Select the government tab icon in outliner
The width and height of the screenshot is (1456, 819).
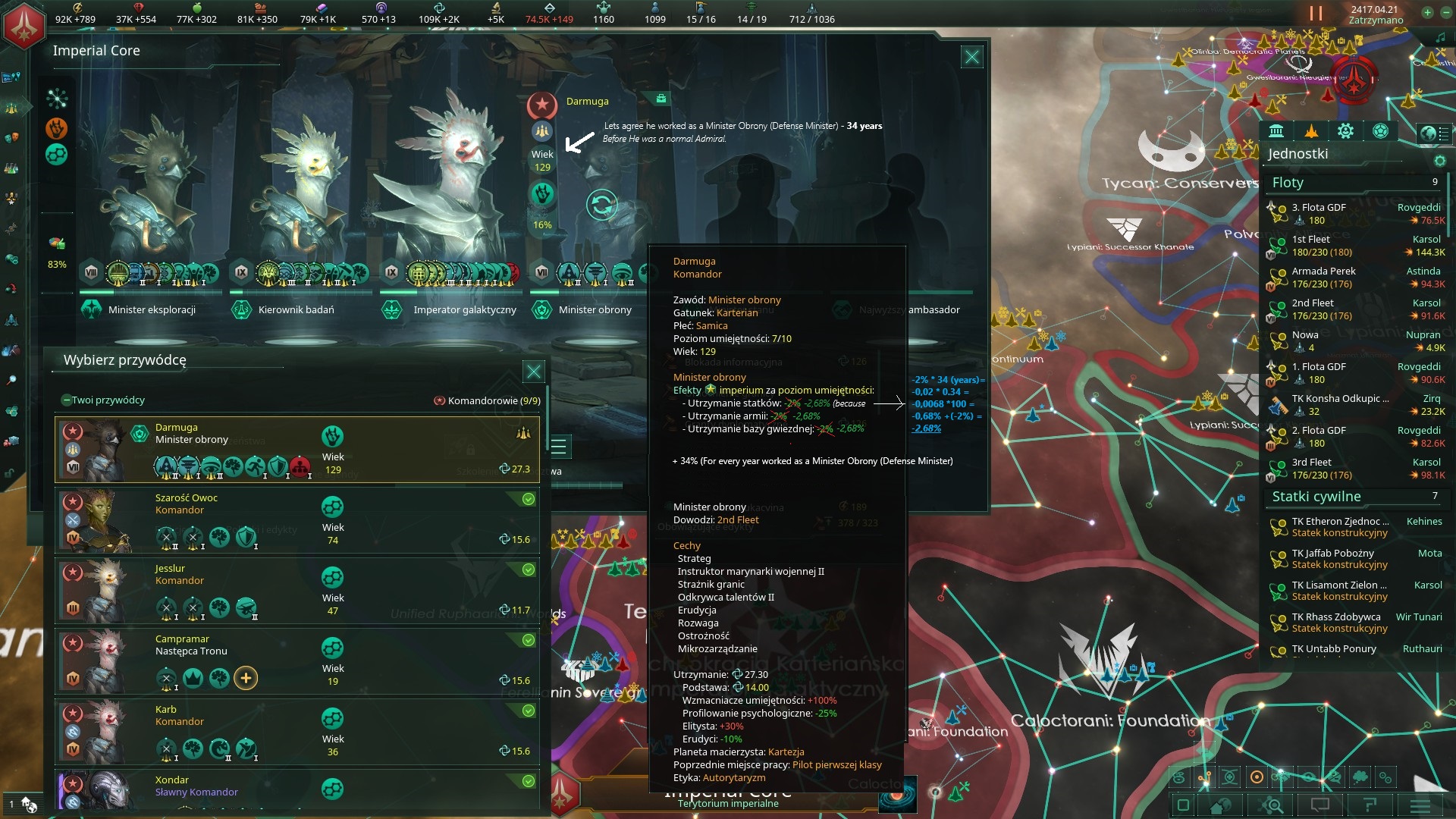[1276, 130]
